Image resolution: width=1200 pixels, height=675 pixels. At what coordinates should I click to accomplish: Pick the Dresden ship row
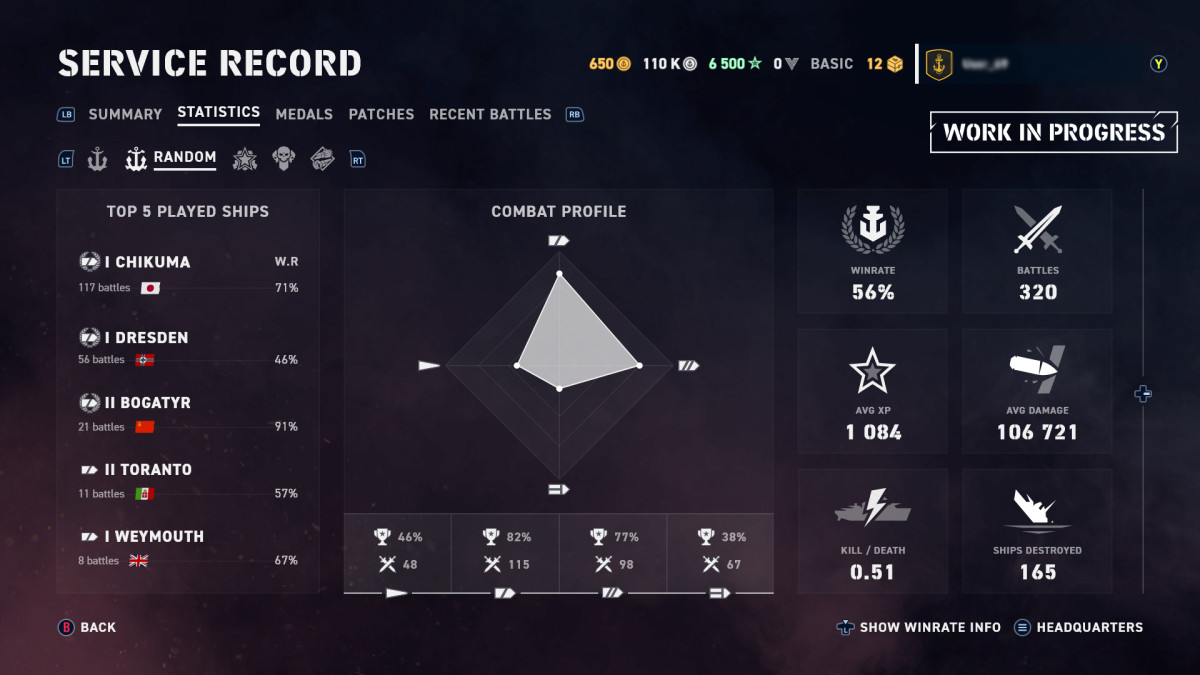pos(188,348)
